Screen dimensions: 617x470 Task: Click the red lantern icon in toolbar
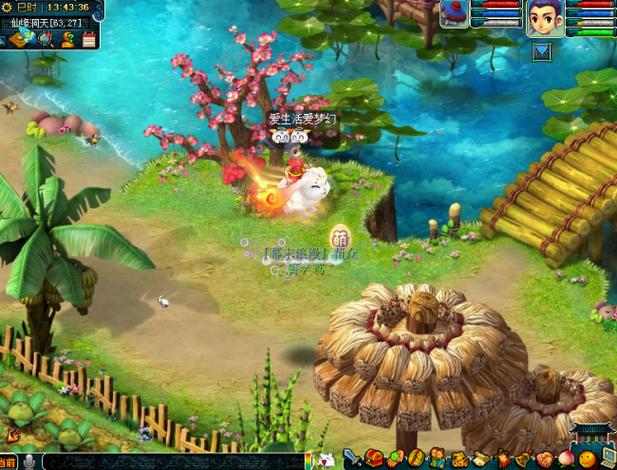501,459
